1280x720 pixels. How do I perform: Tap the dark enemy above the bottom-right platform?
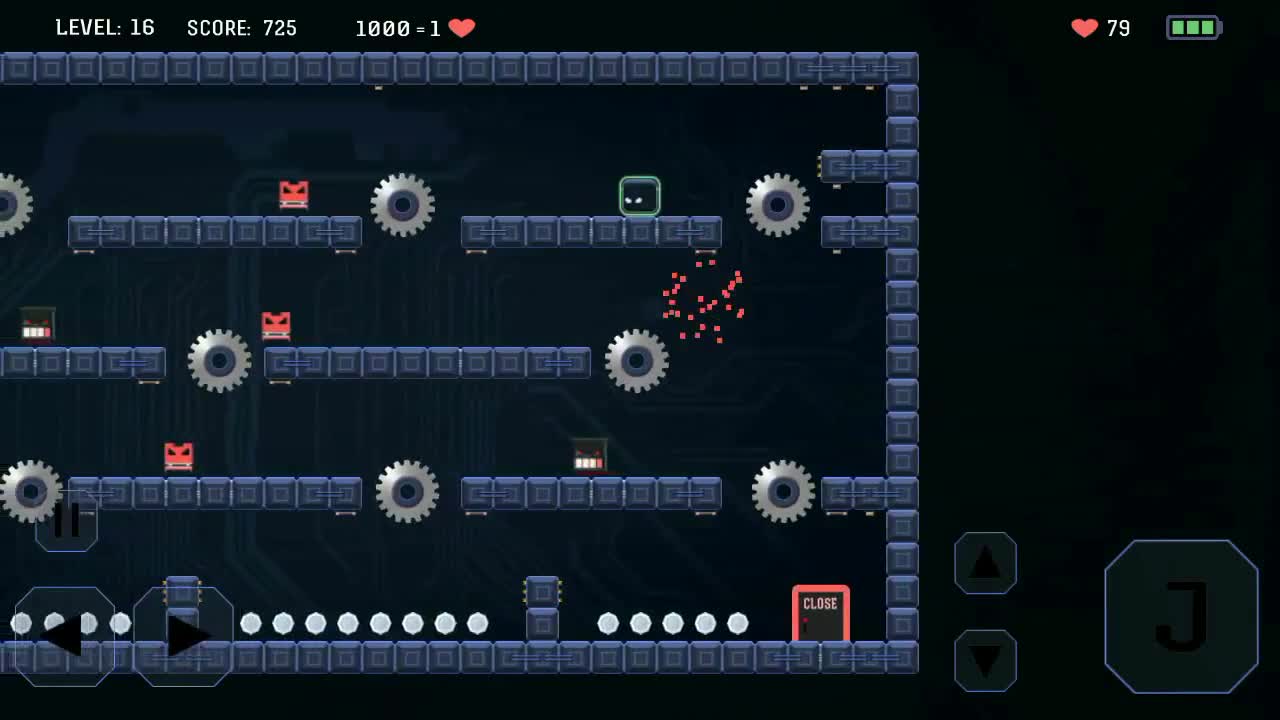588,456
